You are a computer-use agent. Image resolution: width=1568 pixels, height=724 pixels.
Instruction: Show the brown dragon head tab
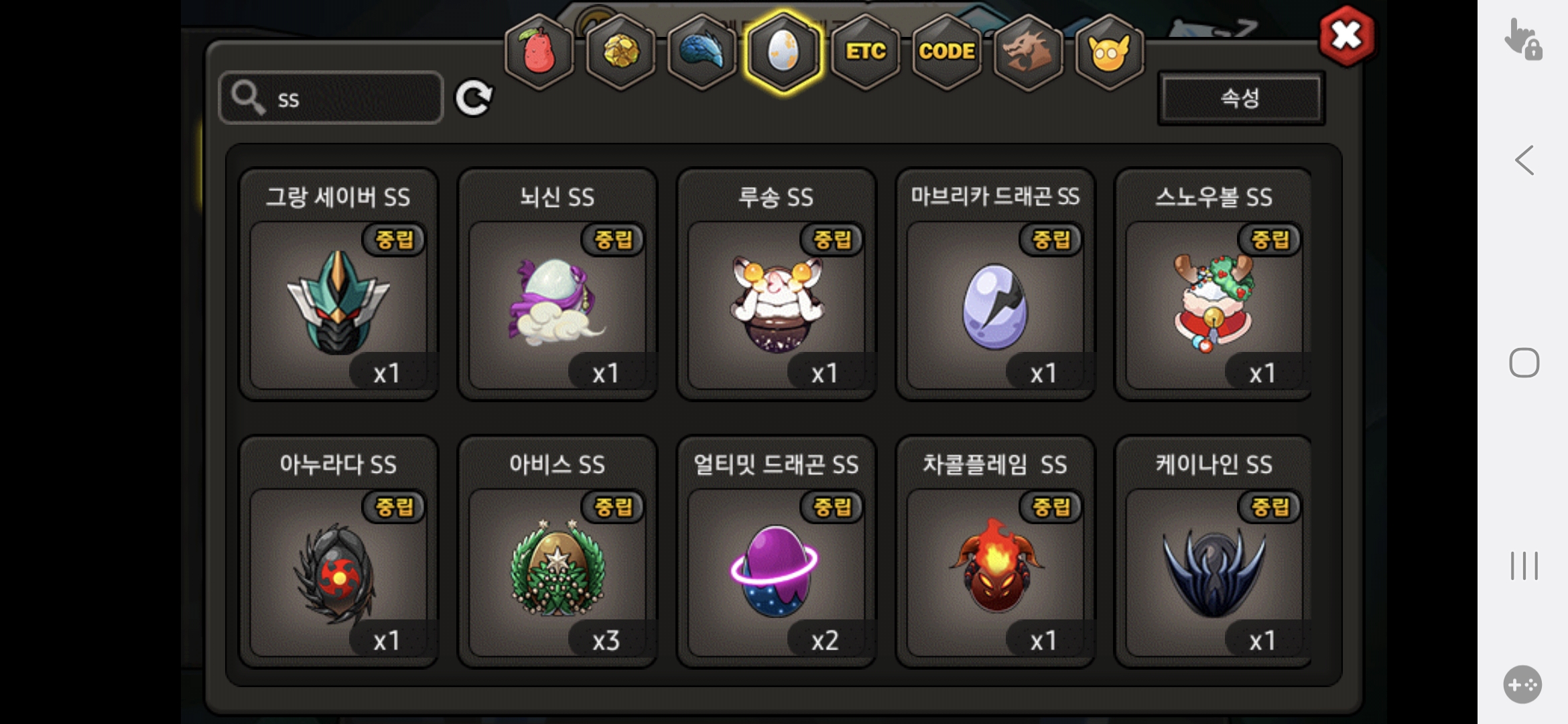[x=1028, y=52]
